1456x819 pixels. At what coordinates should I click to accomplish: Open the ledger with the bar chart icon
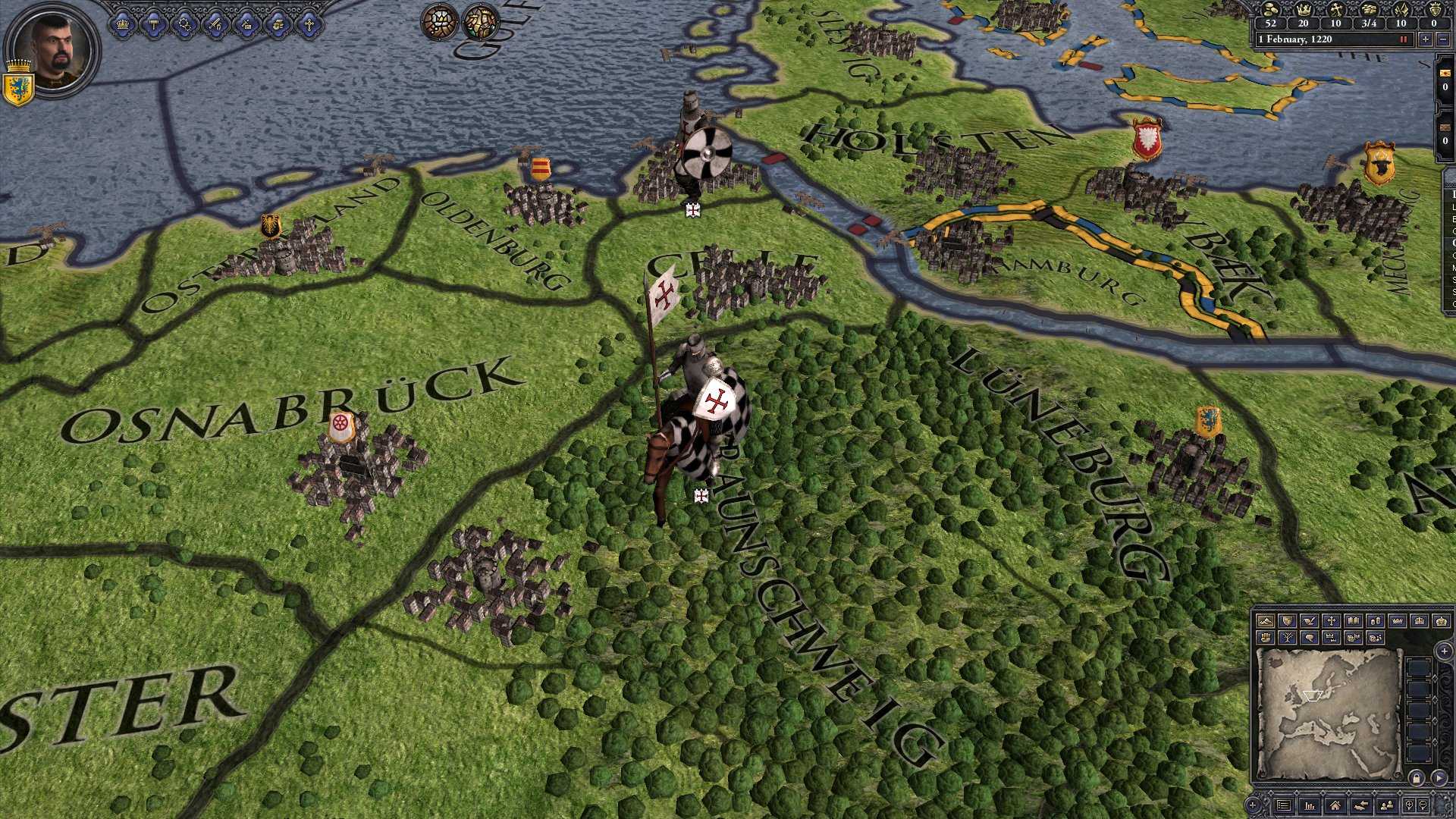pos(1310,806)
